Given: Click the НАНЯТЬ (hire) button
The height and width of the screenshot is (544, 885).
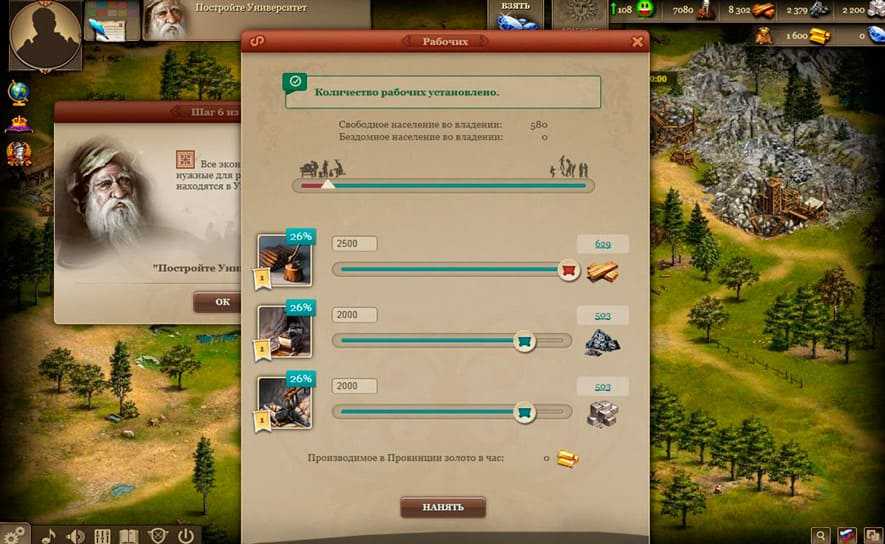Looking at the screenshot, I should click(443, 507).
